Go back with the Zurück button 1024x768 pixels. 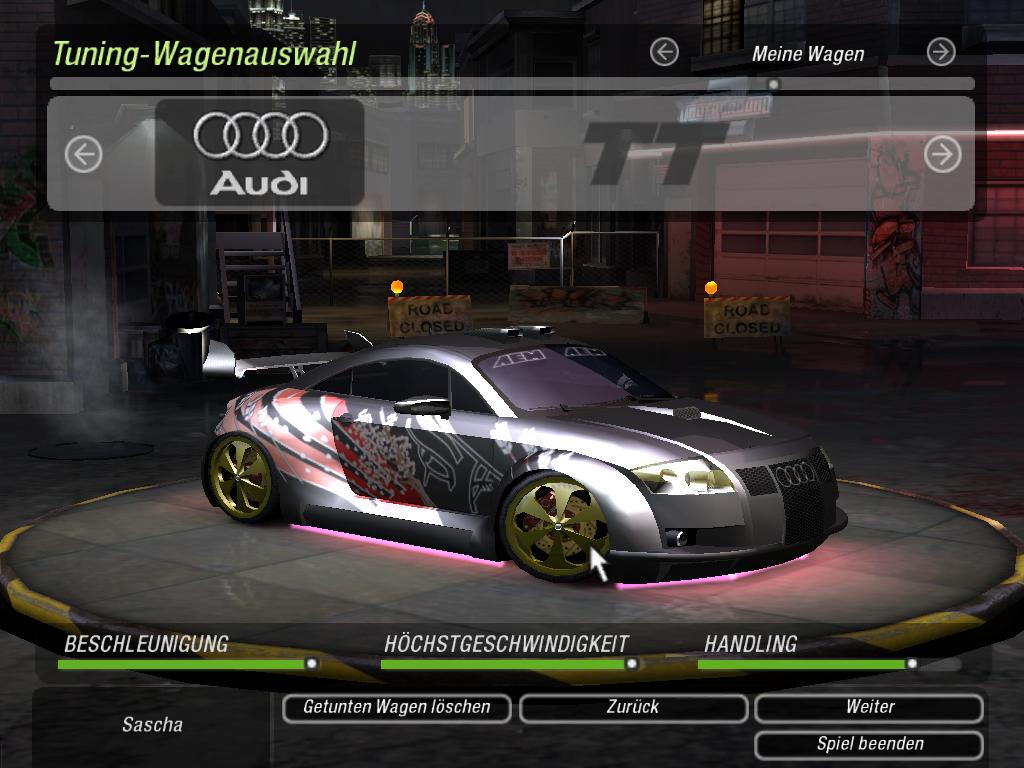coord(633,707)
